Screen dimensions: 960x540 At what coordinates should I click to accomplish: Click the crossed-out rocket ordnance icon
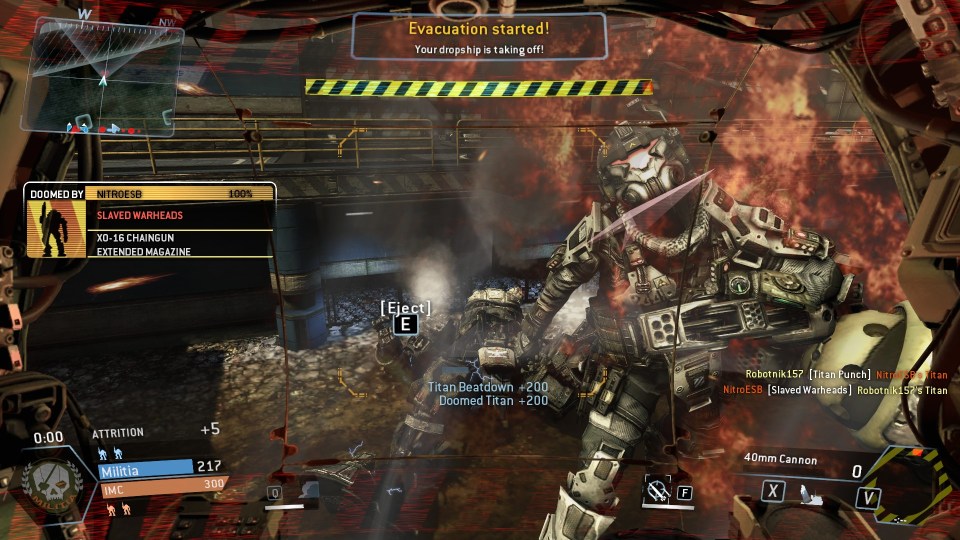point(657,490)
